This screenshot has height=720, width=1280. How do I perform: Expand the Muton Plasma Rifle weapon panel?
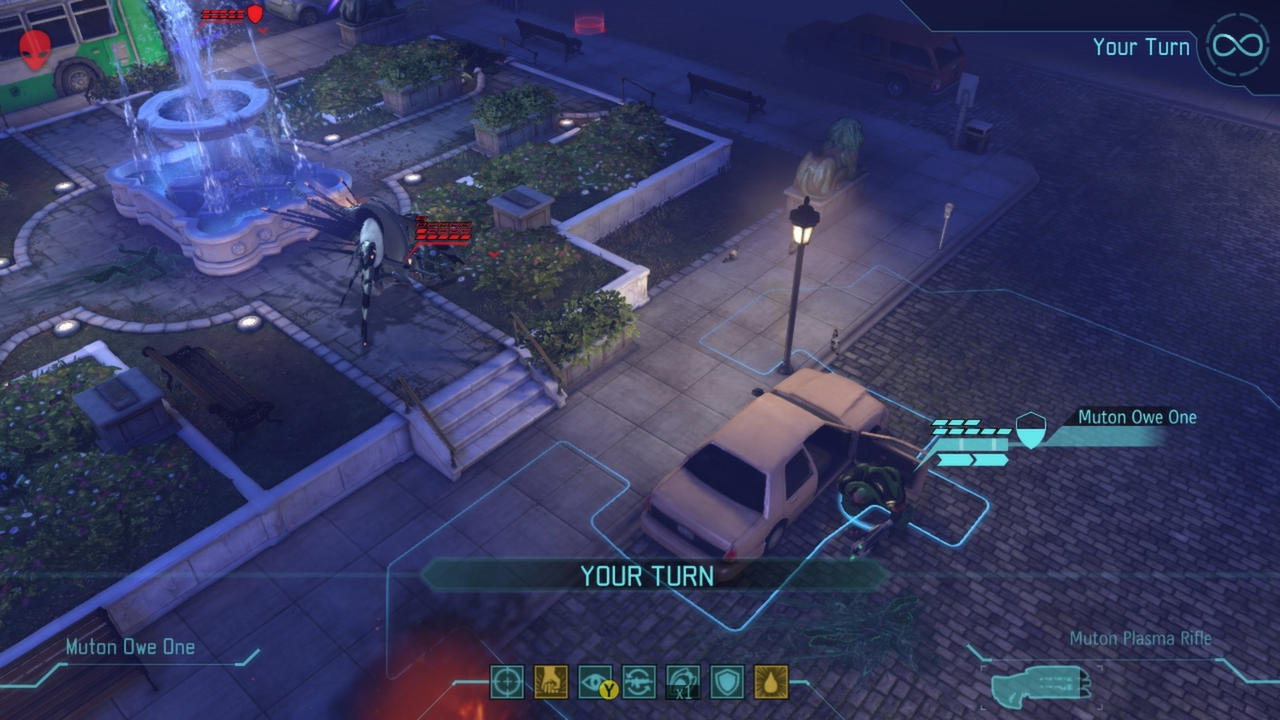tap(1140, 638)
